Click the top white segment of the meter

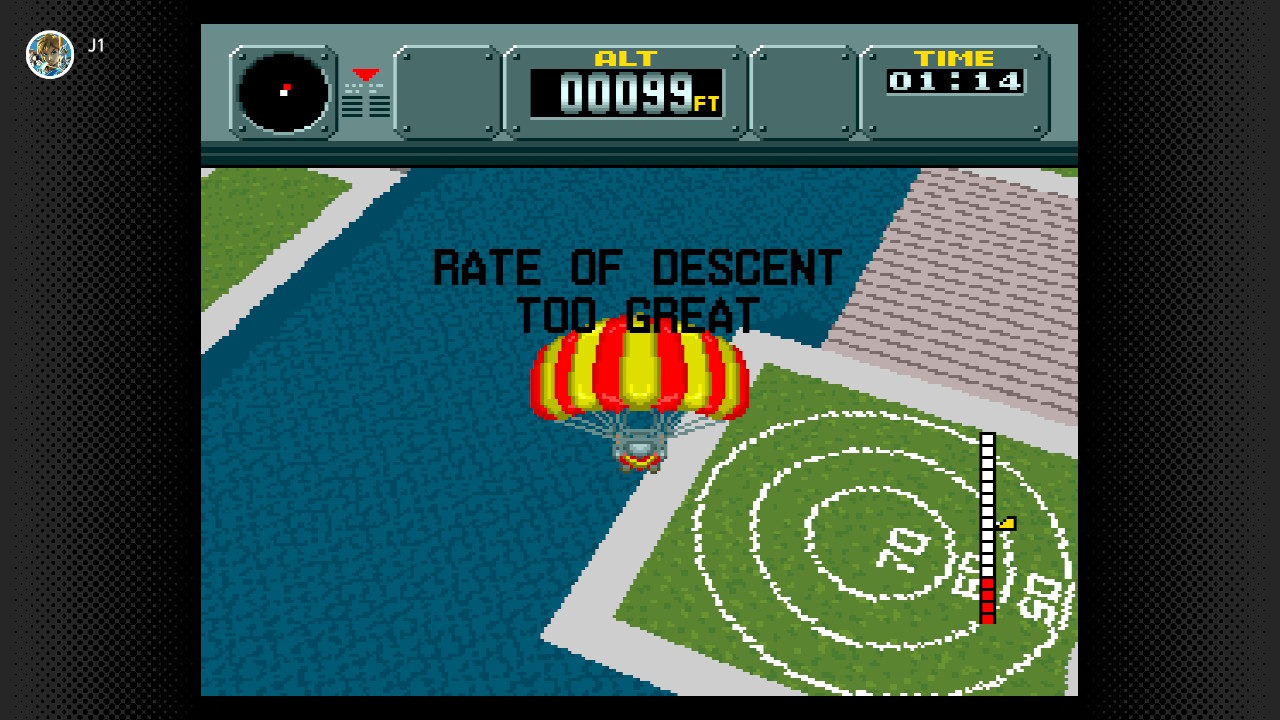pyautogui.click(x=986, y=438)
